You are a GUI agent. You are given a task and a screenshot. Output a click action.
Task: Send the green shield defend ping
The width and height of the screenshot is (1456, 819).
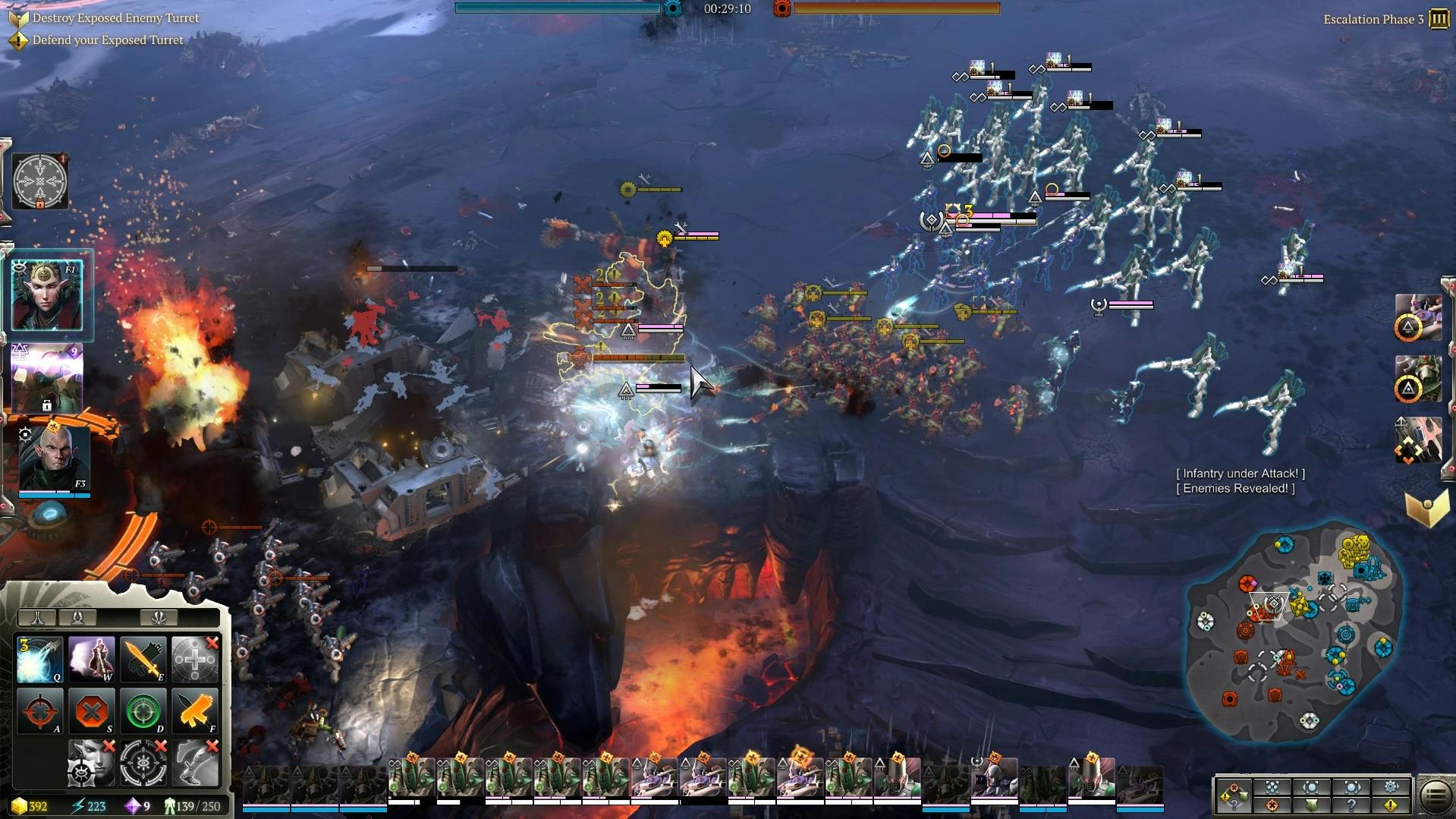coord(1312,805)
